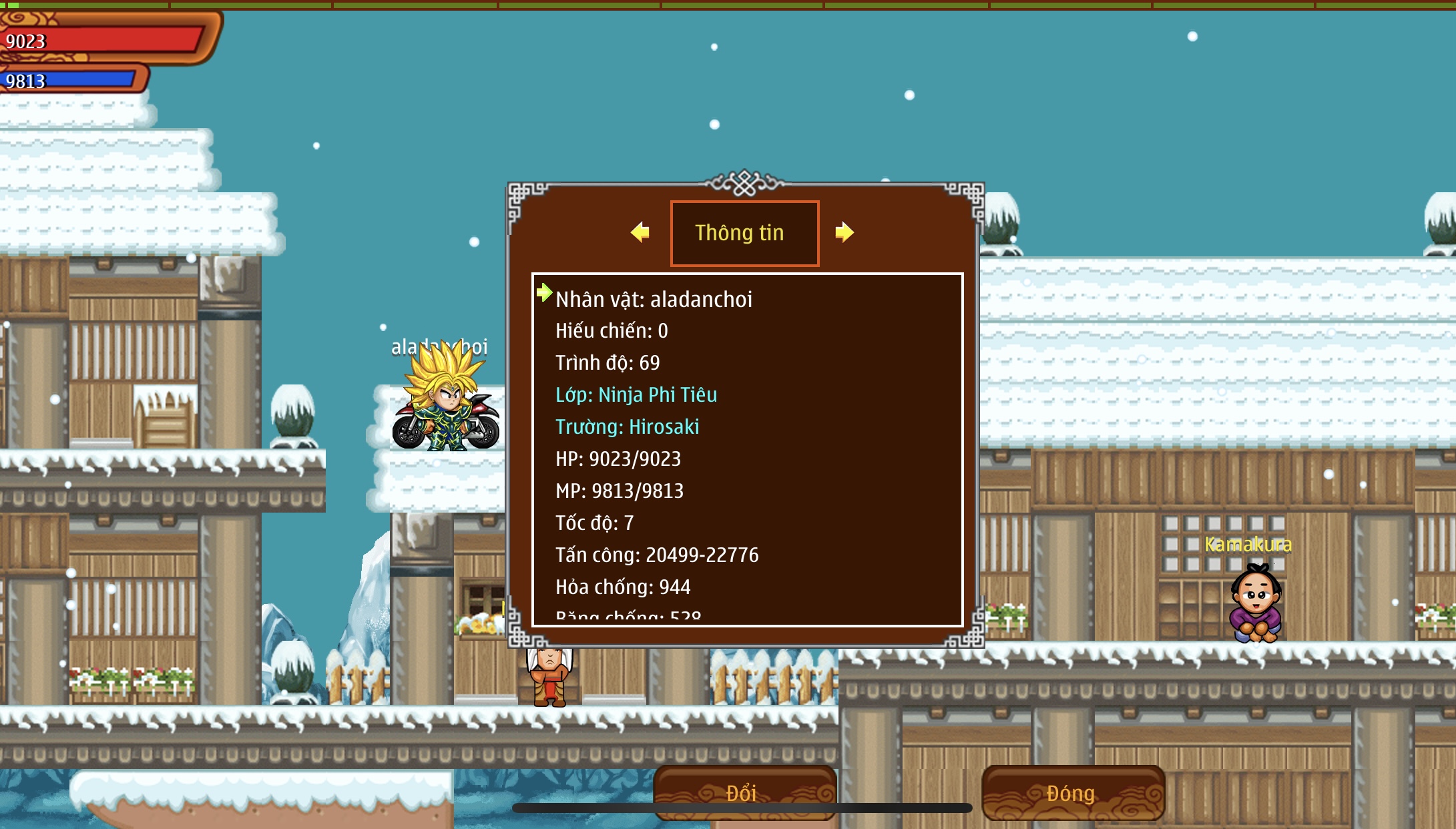Select the Hiếu chiến row
1456x829 pixels.
point(612,331)
